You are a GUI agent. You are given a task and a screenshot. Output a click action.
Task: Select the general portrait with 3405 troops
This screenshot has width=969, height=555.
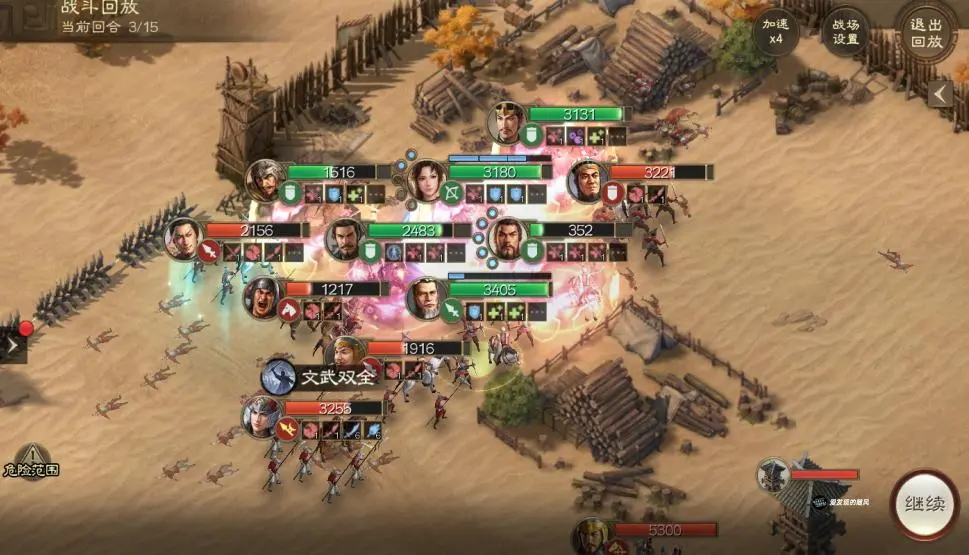tap(427, 298)
